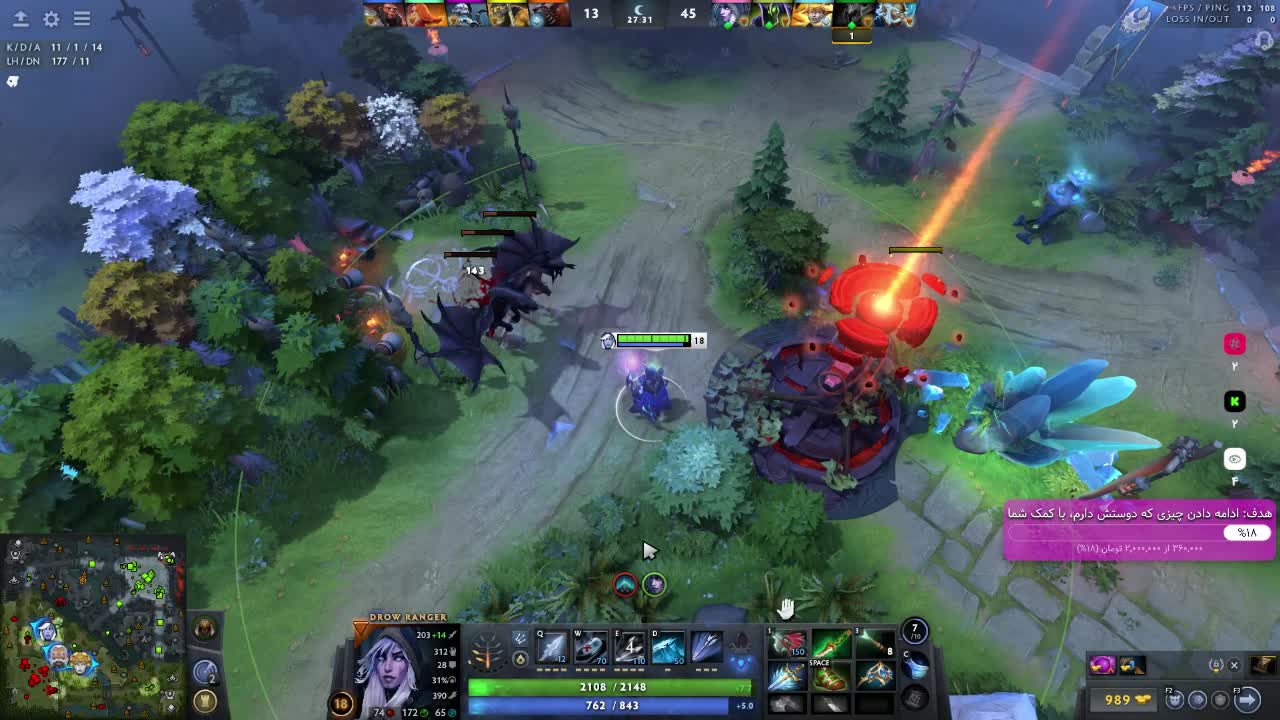The width and height of the screenshot is (1280, 720).
Task: Activate the Glacier ability
Action: [668, 649]
